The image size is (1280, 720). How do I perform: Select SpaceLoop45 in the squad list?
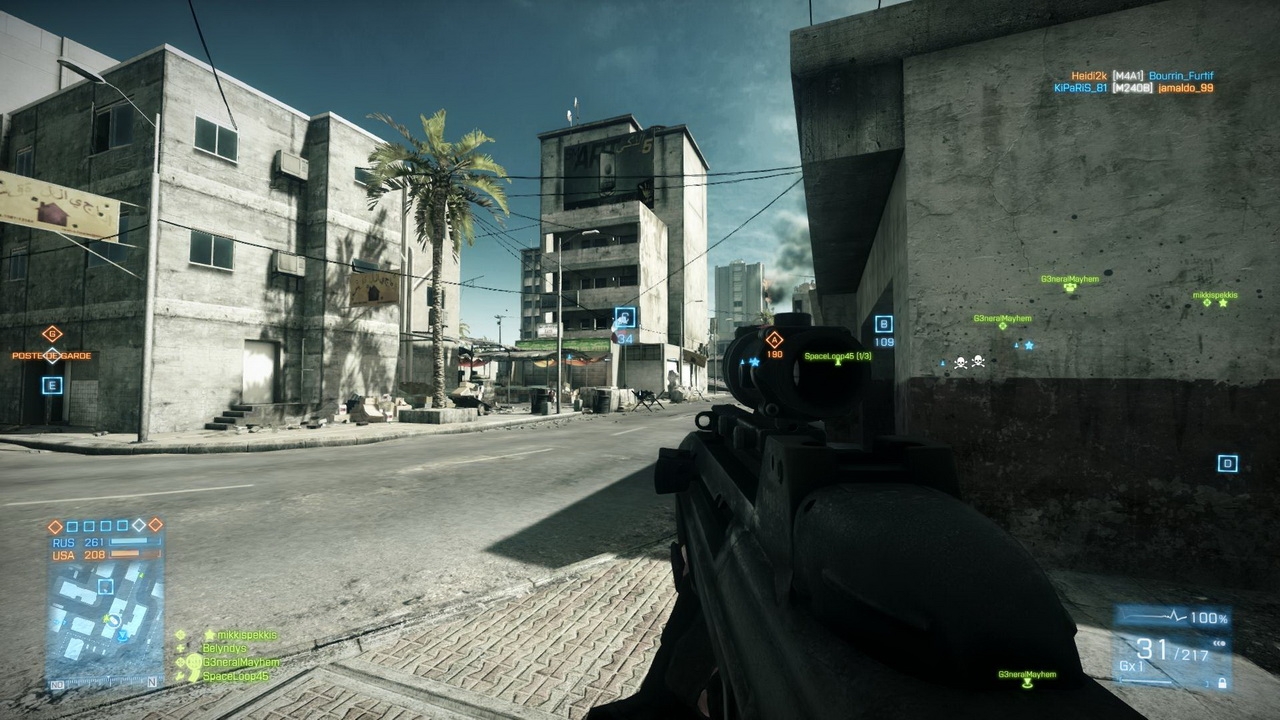235,677
